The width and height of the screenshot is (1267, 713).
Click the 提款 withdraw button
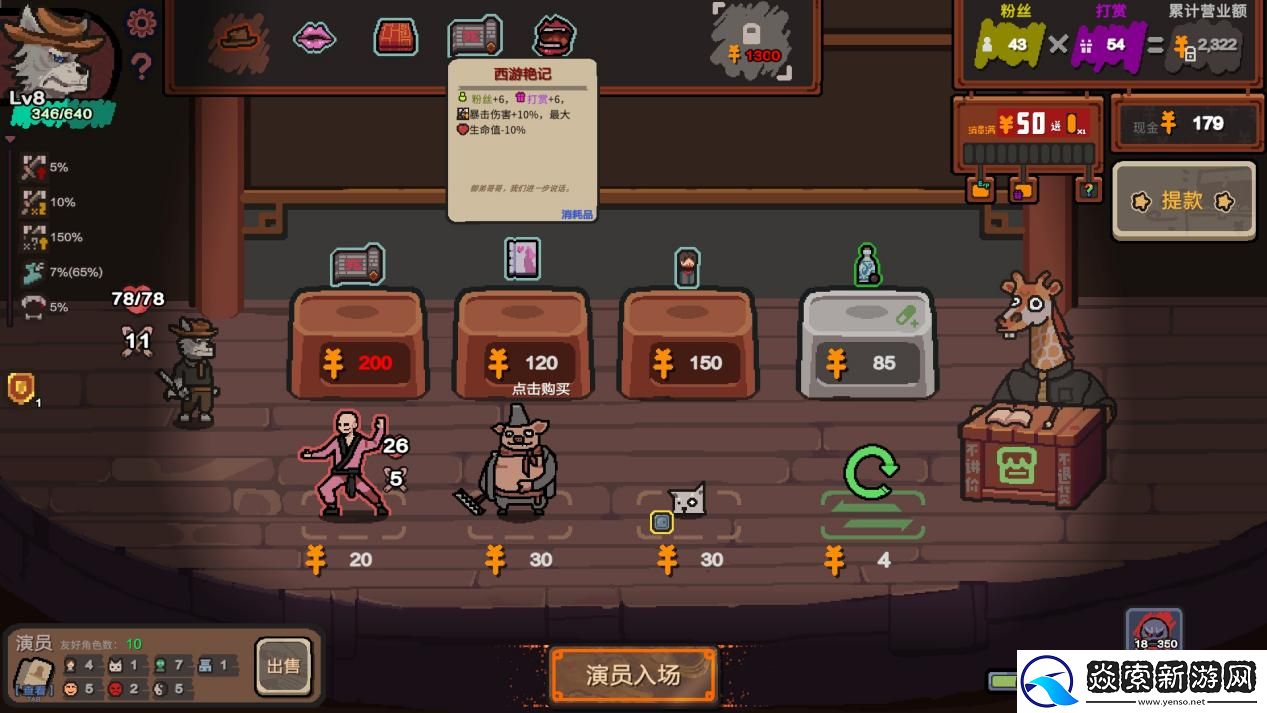click(x=1183, y=201)
